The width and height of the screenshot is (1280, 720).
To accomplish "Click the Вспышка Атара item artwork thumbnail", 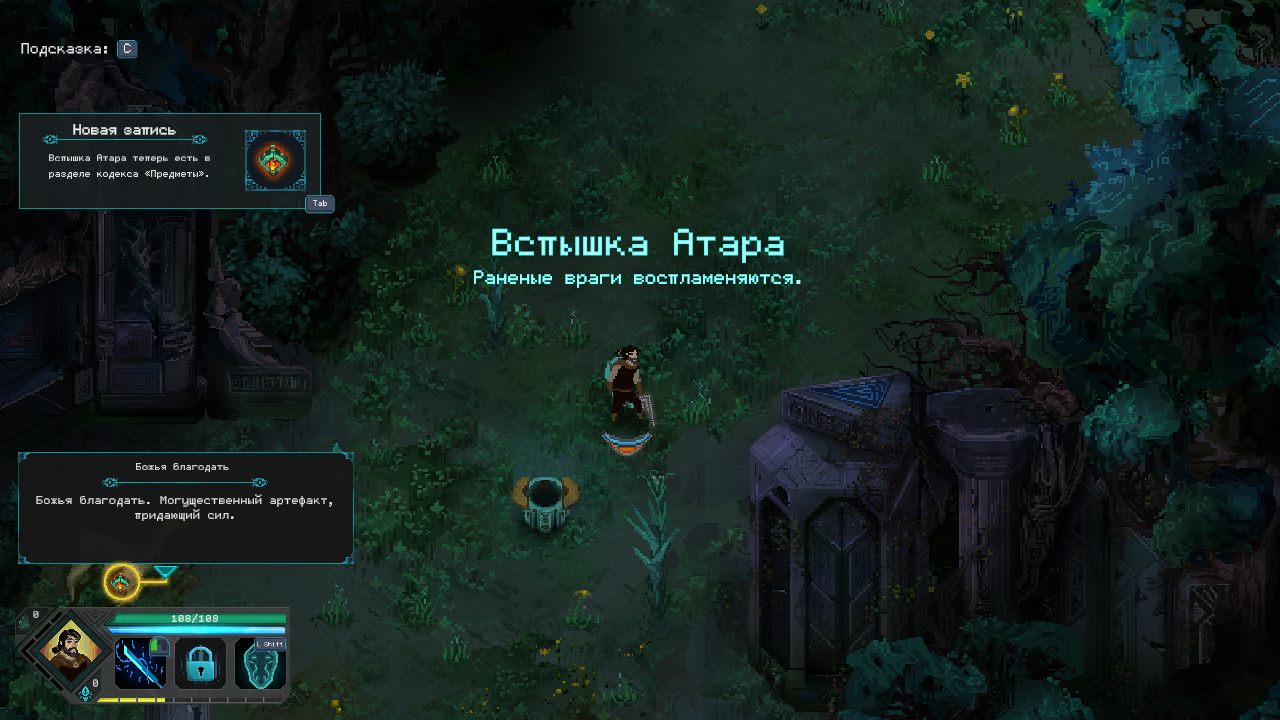I will (x=275, y=160).
